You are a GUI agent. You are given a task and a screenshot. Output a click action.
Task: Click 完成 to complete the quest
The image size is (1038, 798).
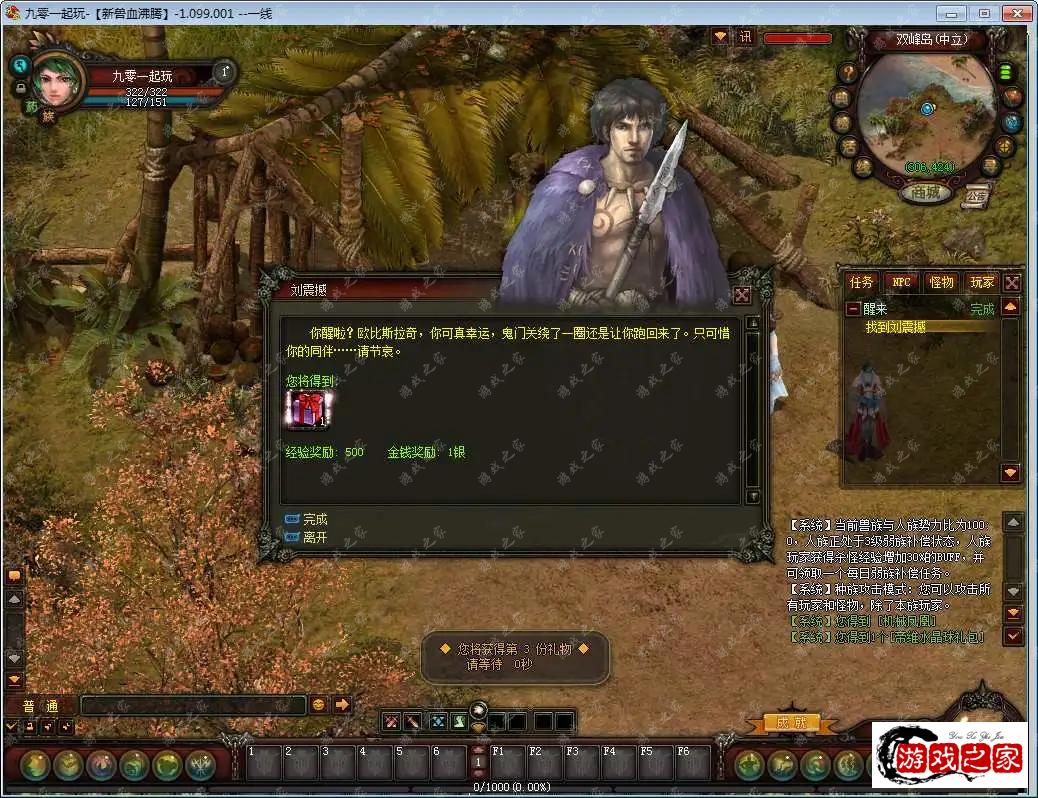pos(314,520)
